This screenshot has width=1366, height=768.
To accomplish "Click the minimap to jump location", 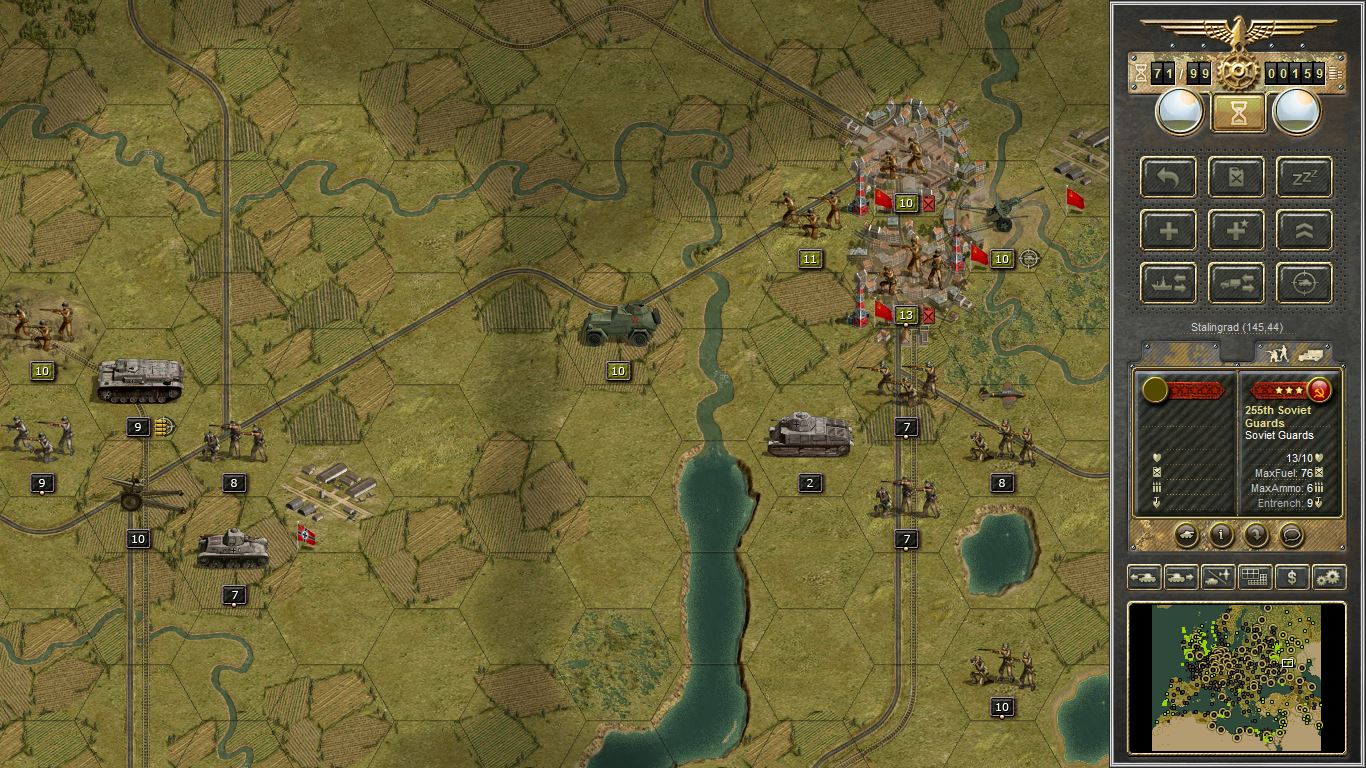I will tap(1240, 675).
